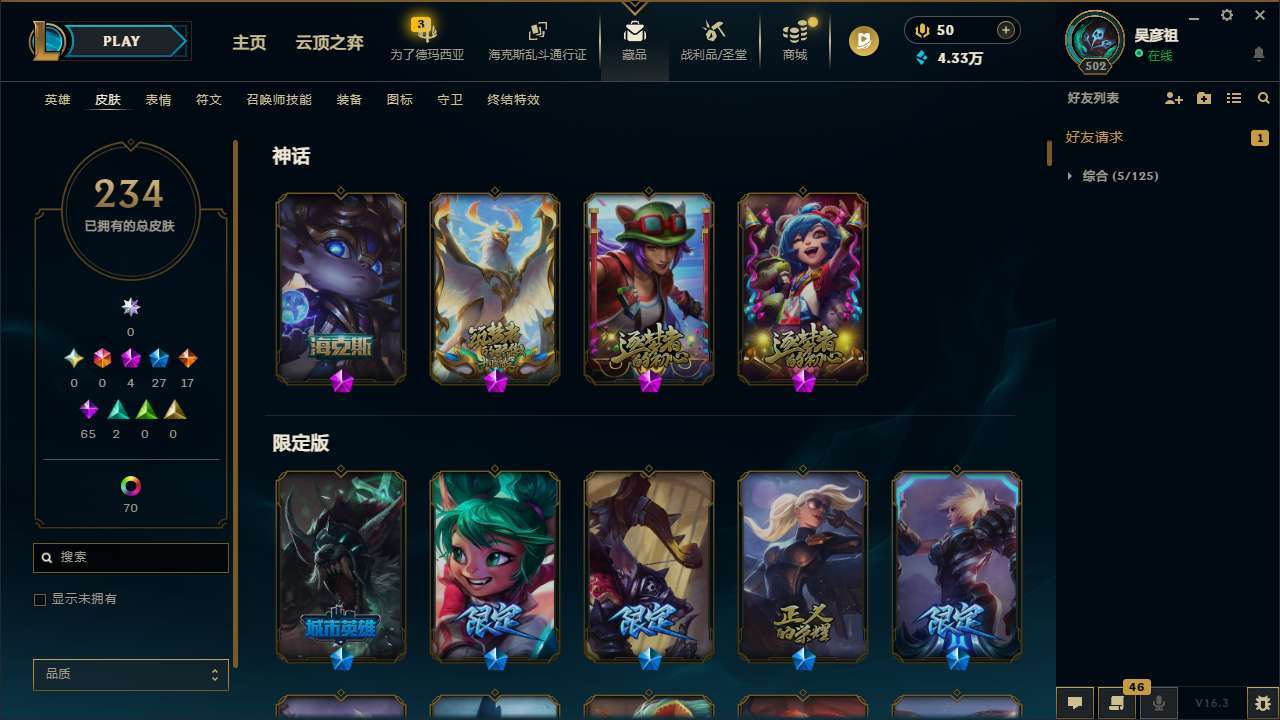
Task: Open patch notes icon showing 46 badge
Action: click(1116, 703)
